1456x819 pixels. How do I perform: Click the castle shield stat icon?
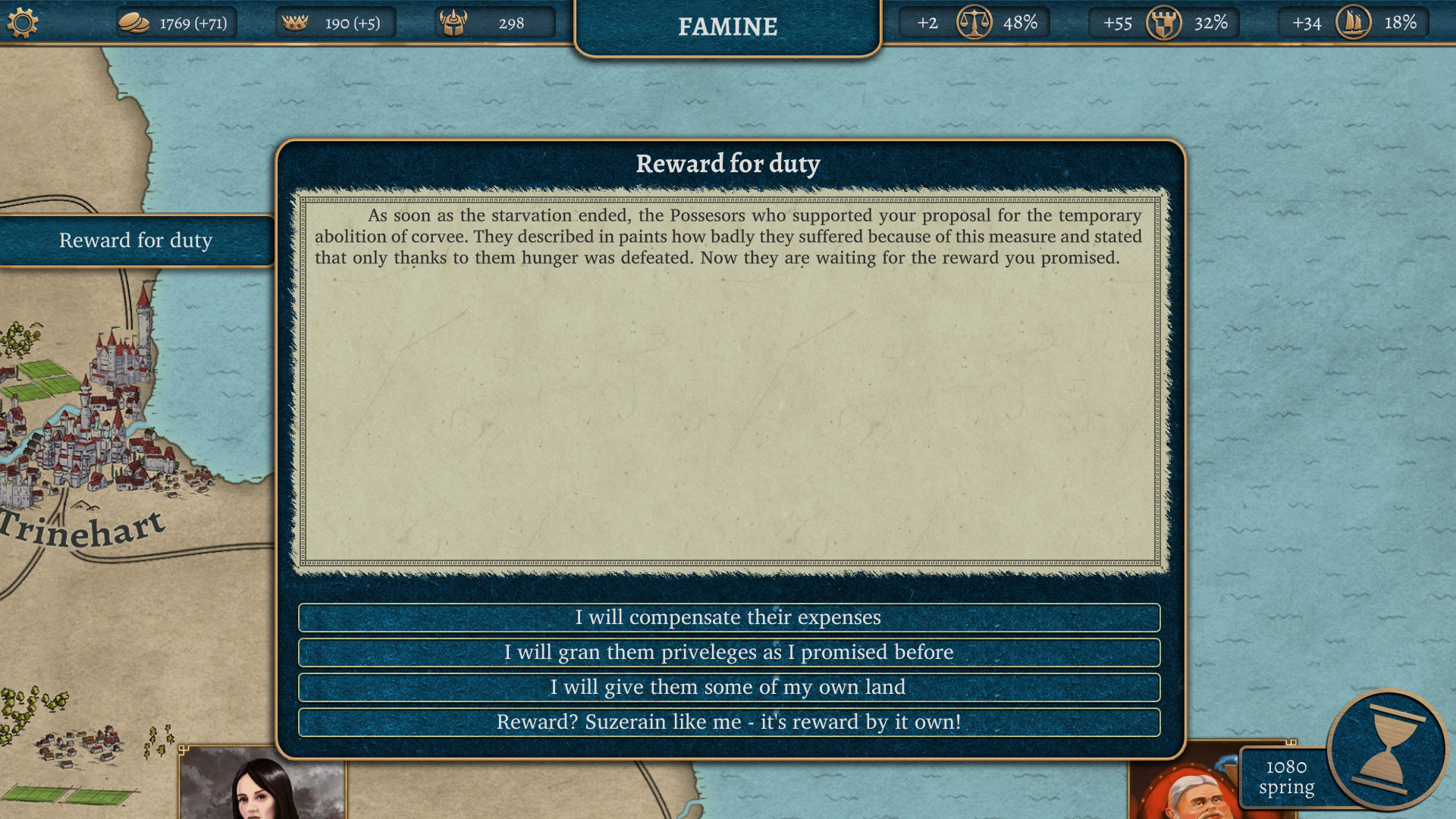tap(1166, 23)
